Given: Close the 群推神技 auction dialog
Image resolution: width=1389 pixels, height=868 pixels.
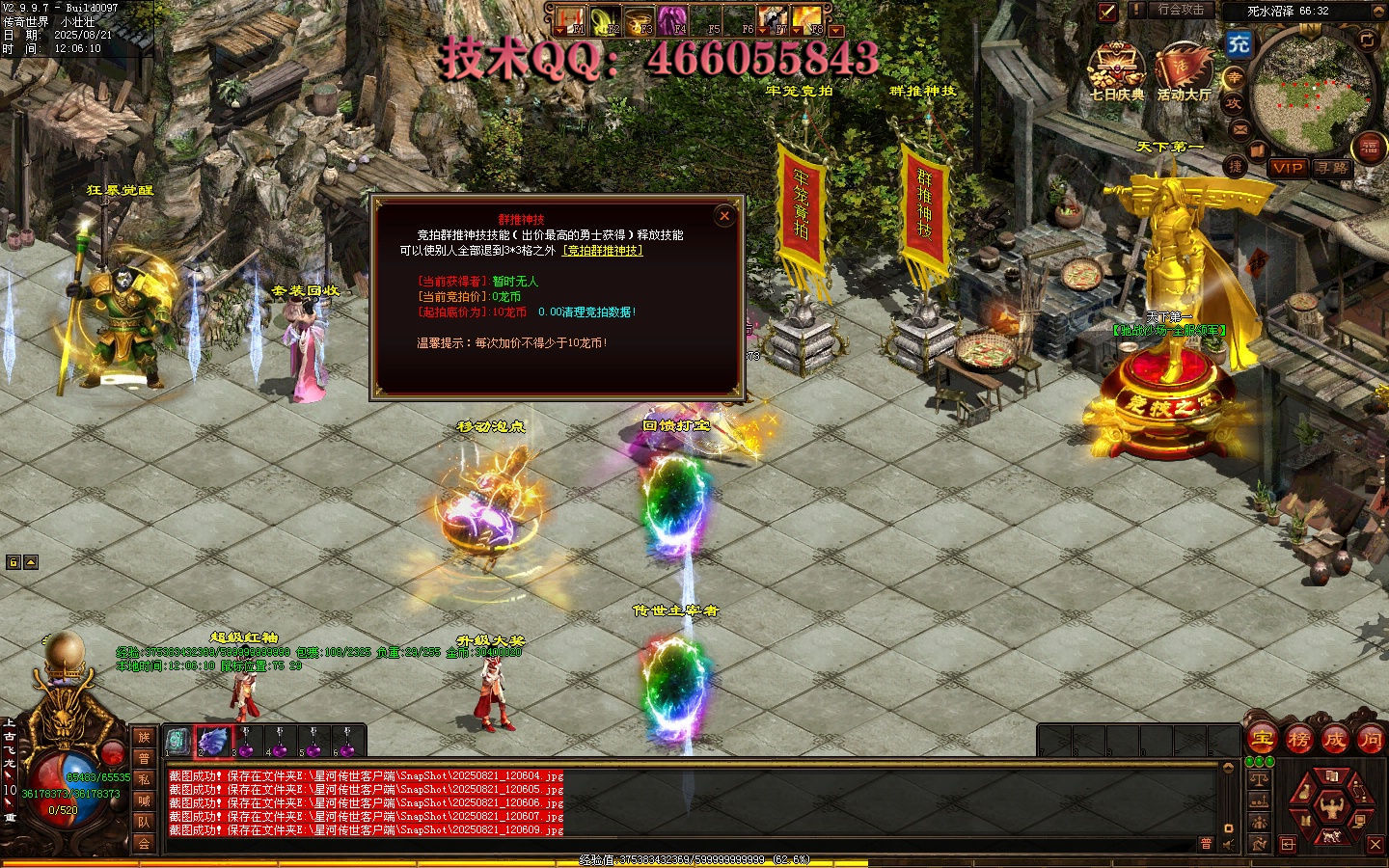Looking at the screenshot, I should click(724, 216).
